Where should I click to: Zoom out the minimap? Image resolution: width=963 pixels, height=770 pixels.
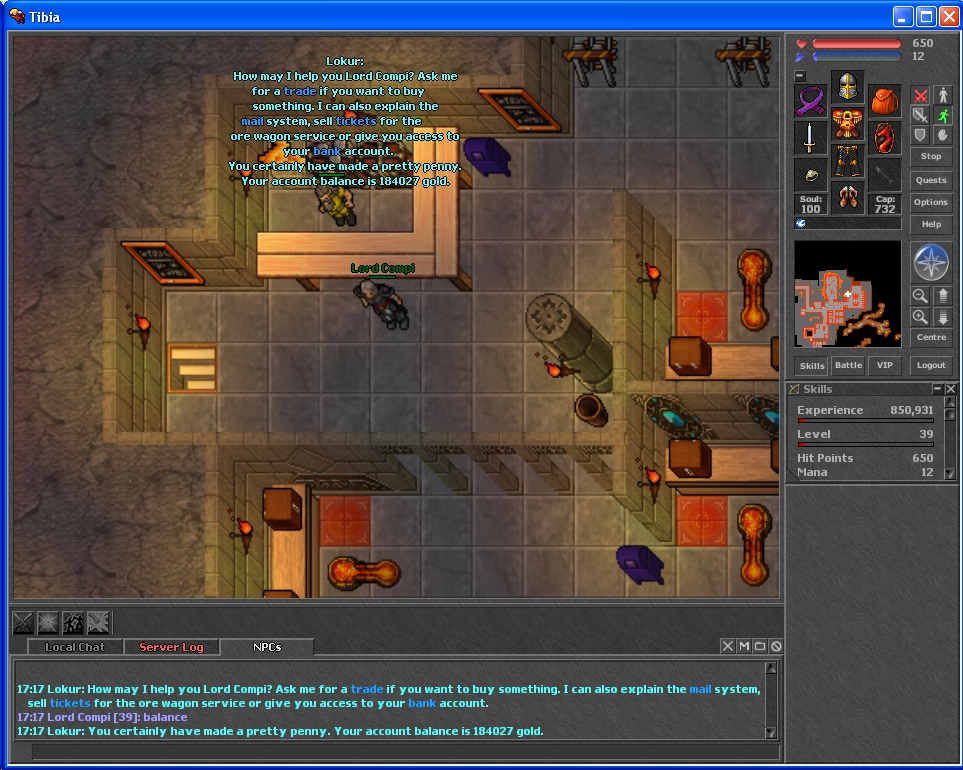[x=920, y=296]
